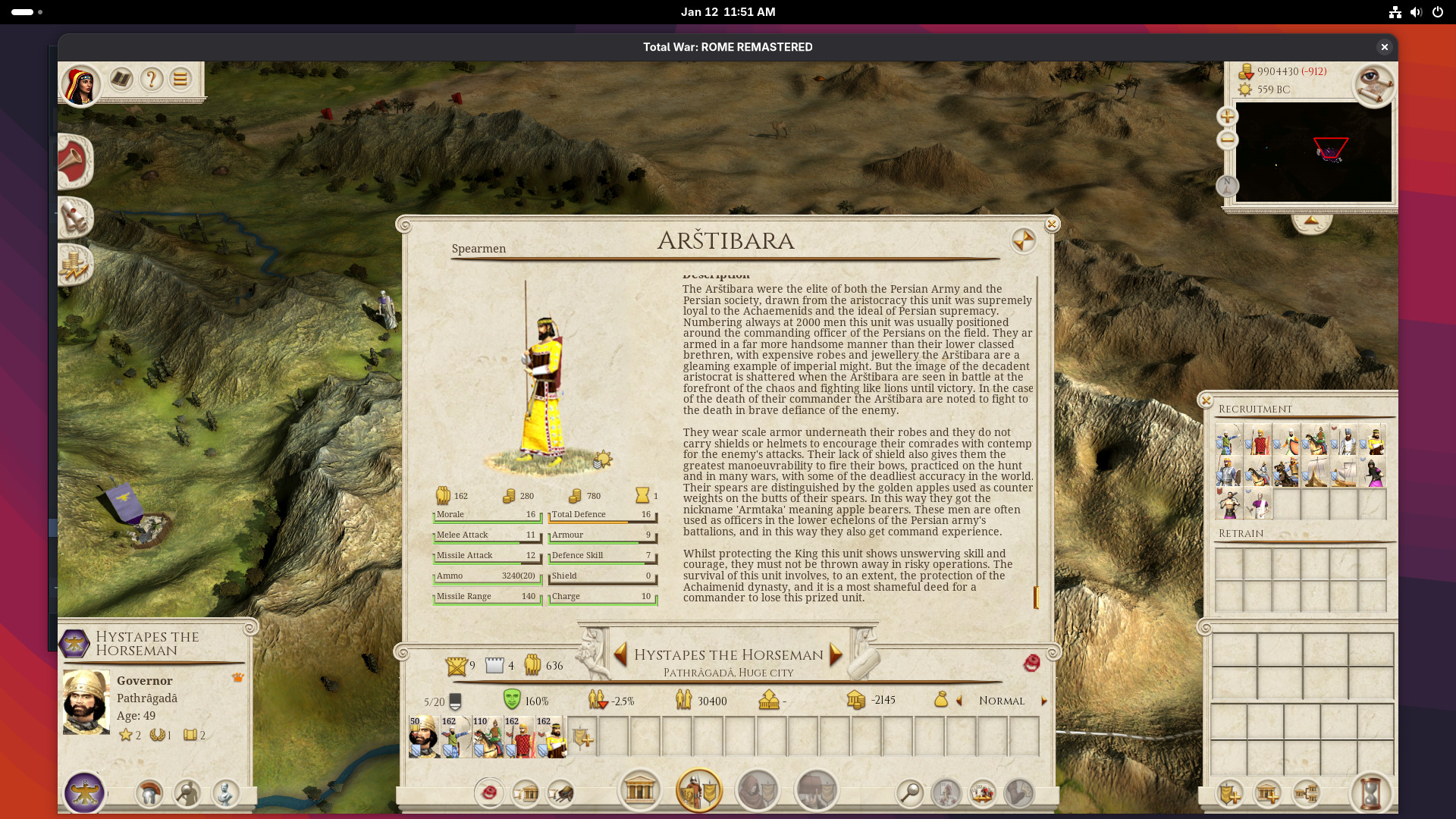Open the game menu with three bars
1456x819 pixels.
[180, 79]
